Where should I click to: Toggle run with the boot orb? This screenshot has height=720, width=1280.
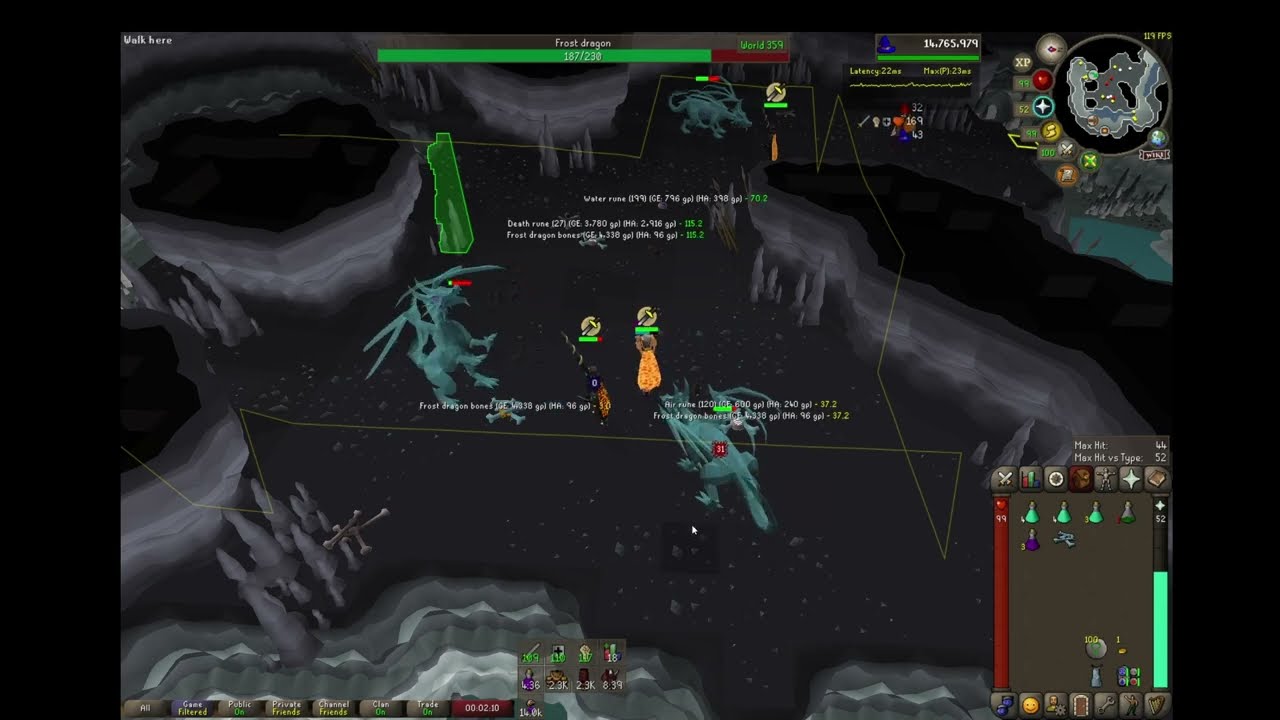[1050, 131]
